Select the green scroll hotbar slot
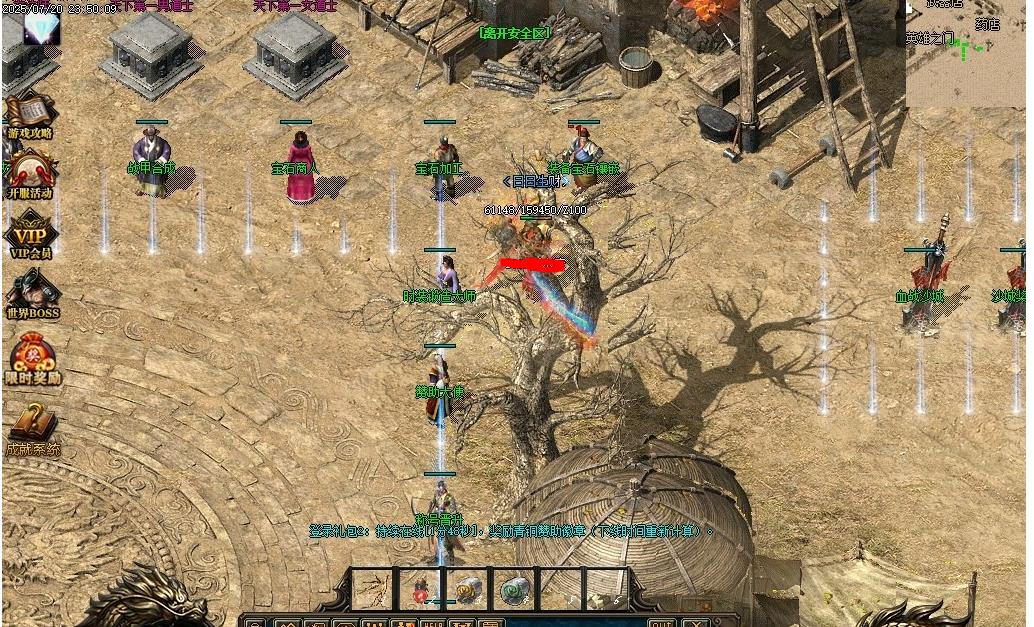This screenshot has width=1034, height=627. tap(514, 589)
